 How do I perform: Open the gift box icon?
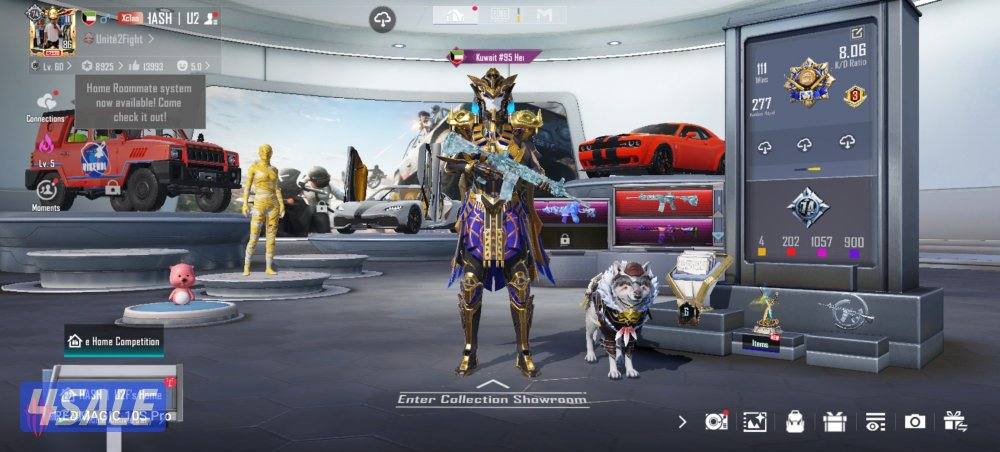click(834, 422)
